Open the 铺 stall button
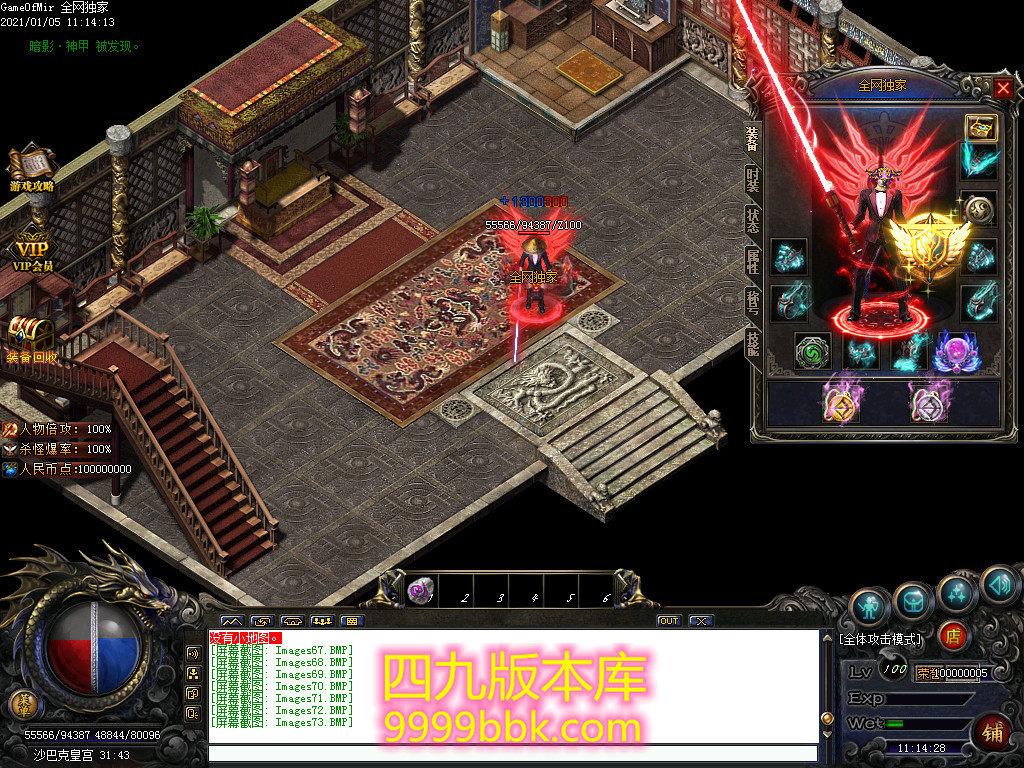1024x768 pixels. (993, 731)
